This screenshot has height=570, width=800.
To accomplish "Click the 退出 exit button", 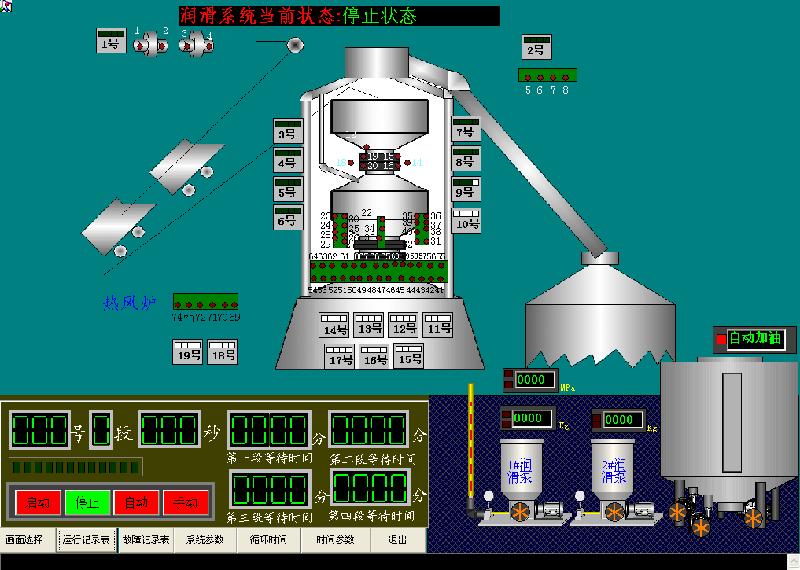I will click(x=397, y=540).
